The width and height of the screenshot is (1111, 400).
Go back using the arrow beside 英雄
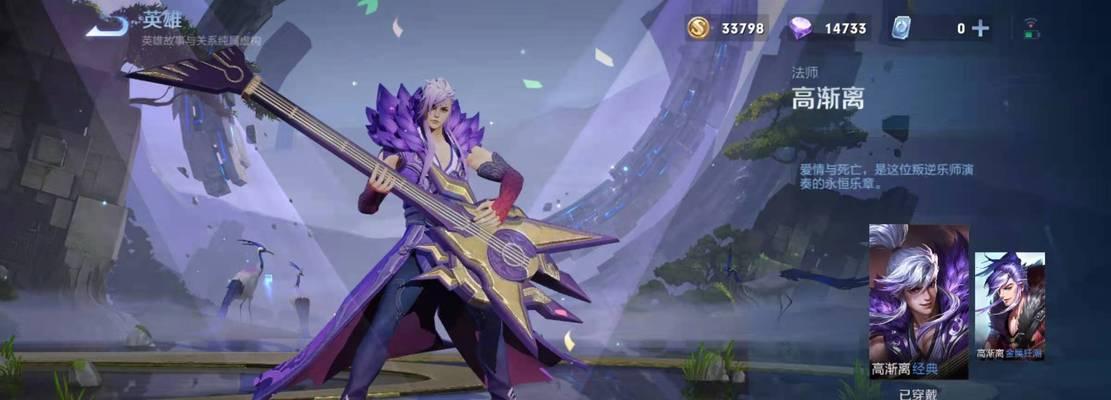(106, 26)
